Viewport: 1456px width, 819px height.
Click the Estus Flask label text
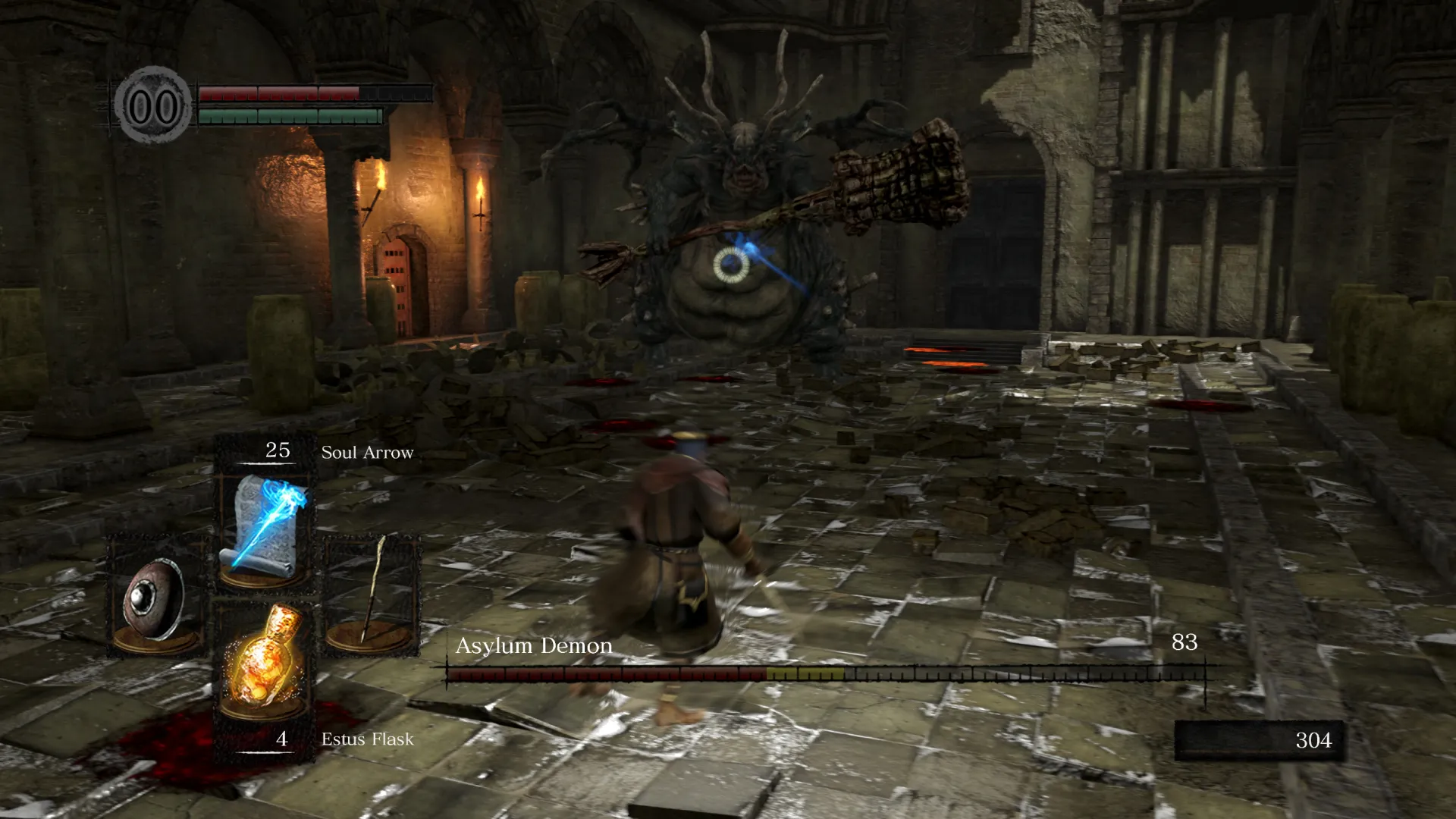point(366,739)
